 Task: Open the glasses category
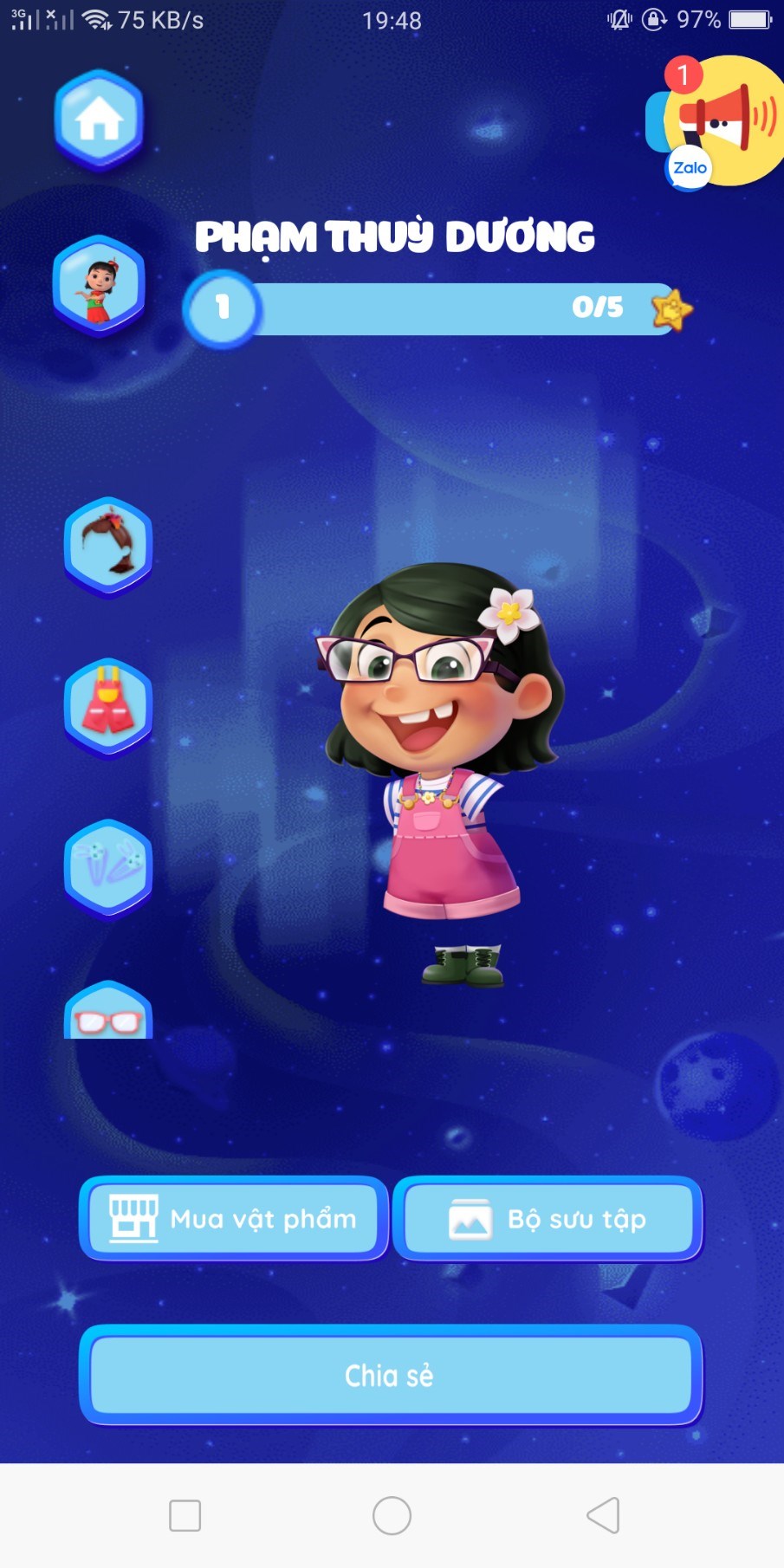coord(108,1015)
